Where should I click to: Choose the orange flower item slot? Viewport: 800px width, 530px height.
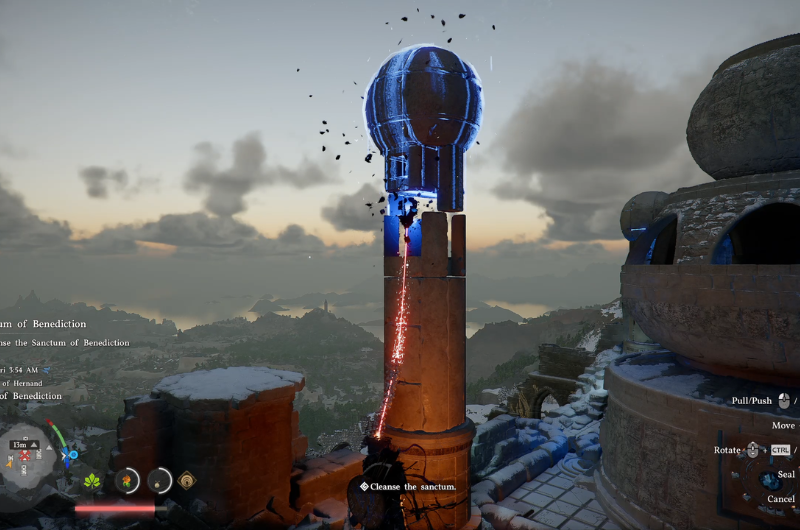pyautogui.click(x=127, y=481)
